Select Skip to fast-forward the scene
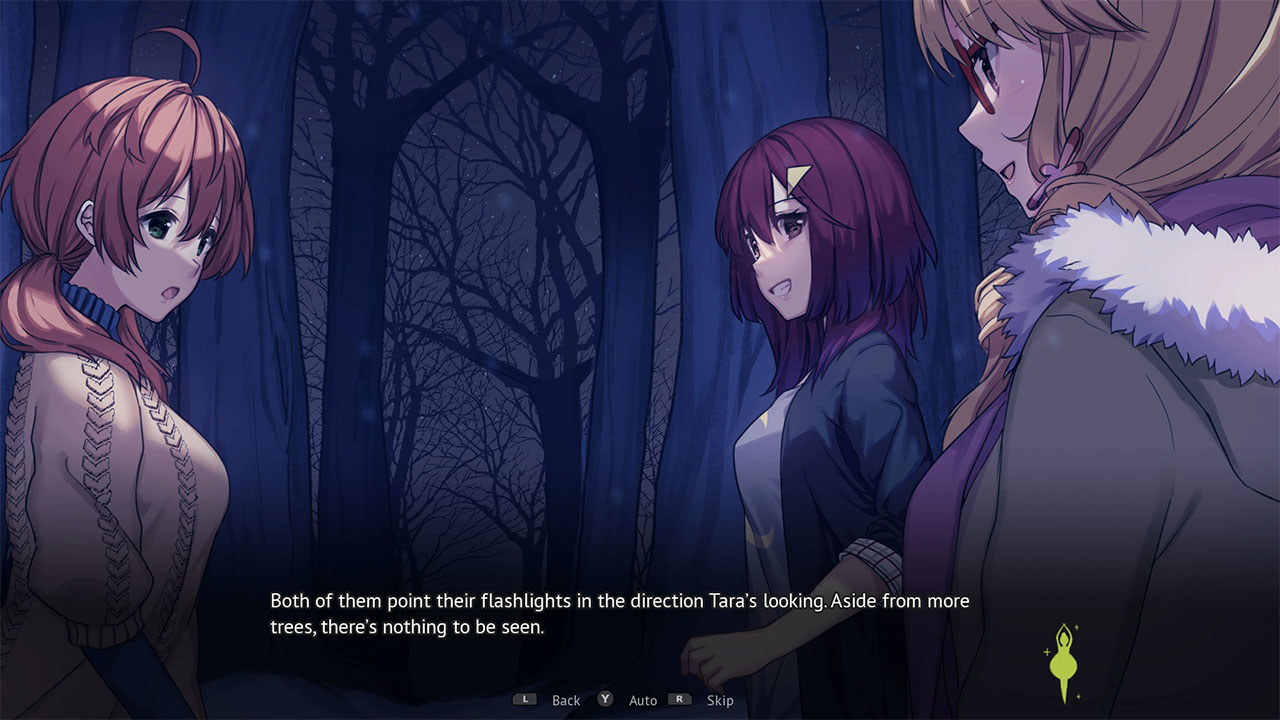The height and width of the screenshot is (720, 1280). click(x=720, y=700)
